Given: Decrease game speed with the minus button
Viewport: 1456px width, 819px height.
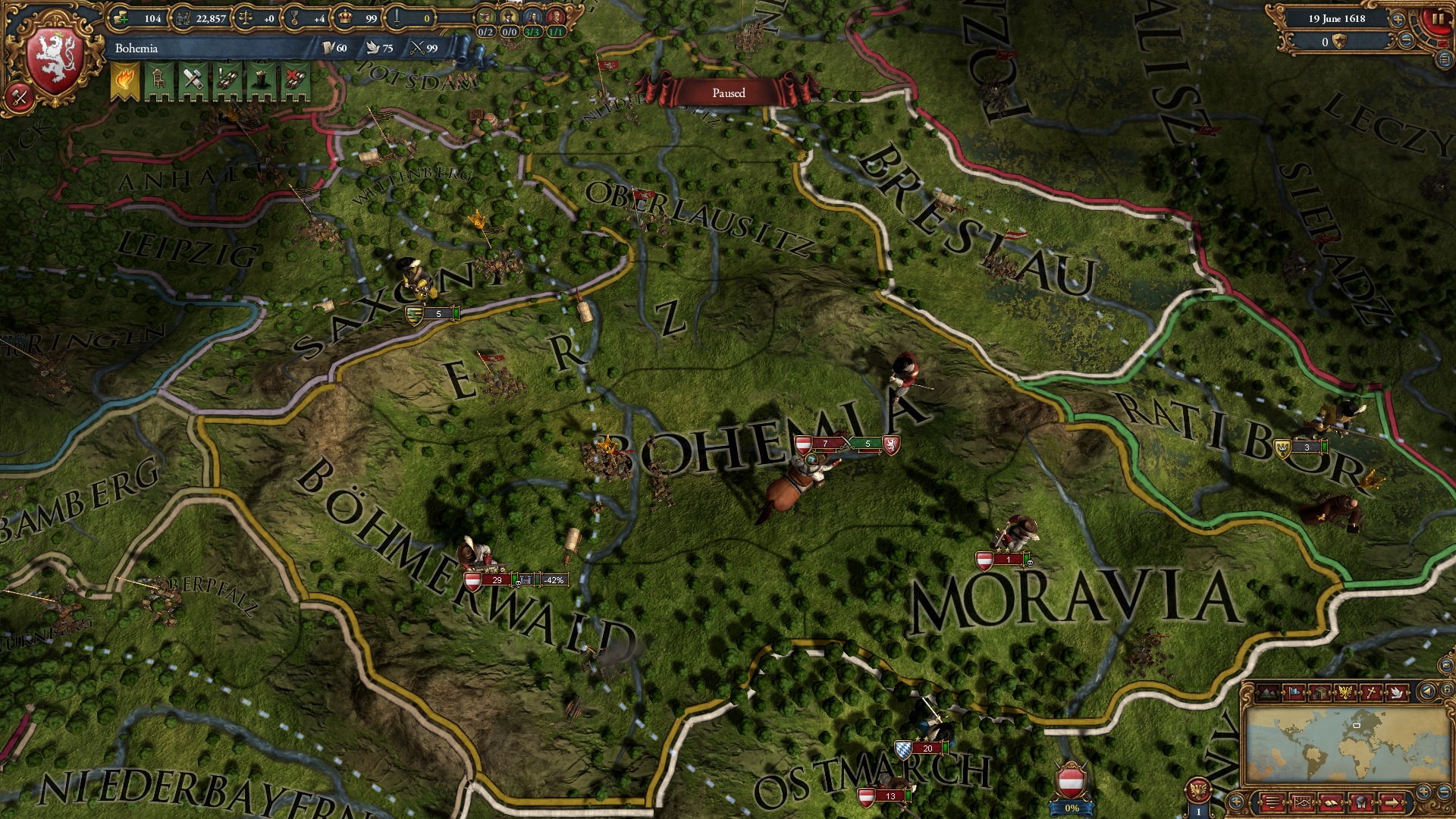Looking at the screenshot, I should click(1406, 39).
